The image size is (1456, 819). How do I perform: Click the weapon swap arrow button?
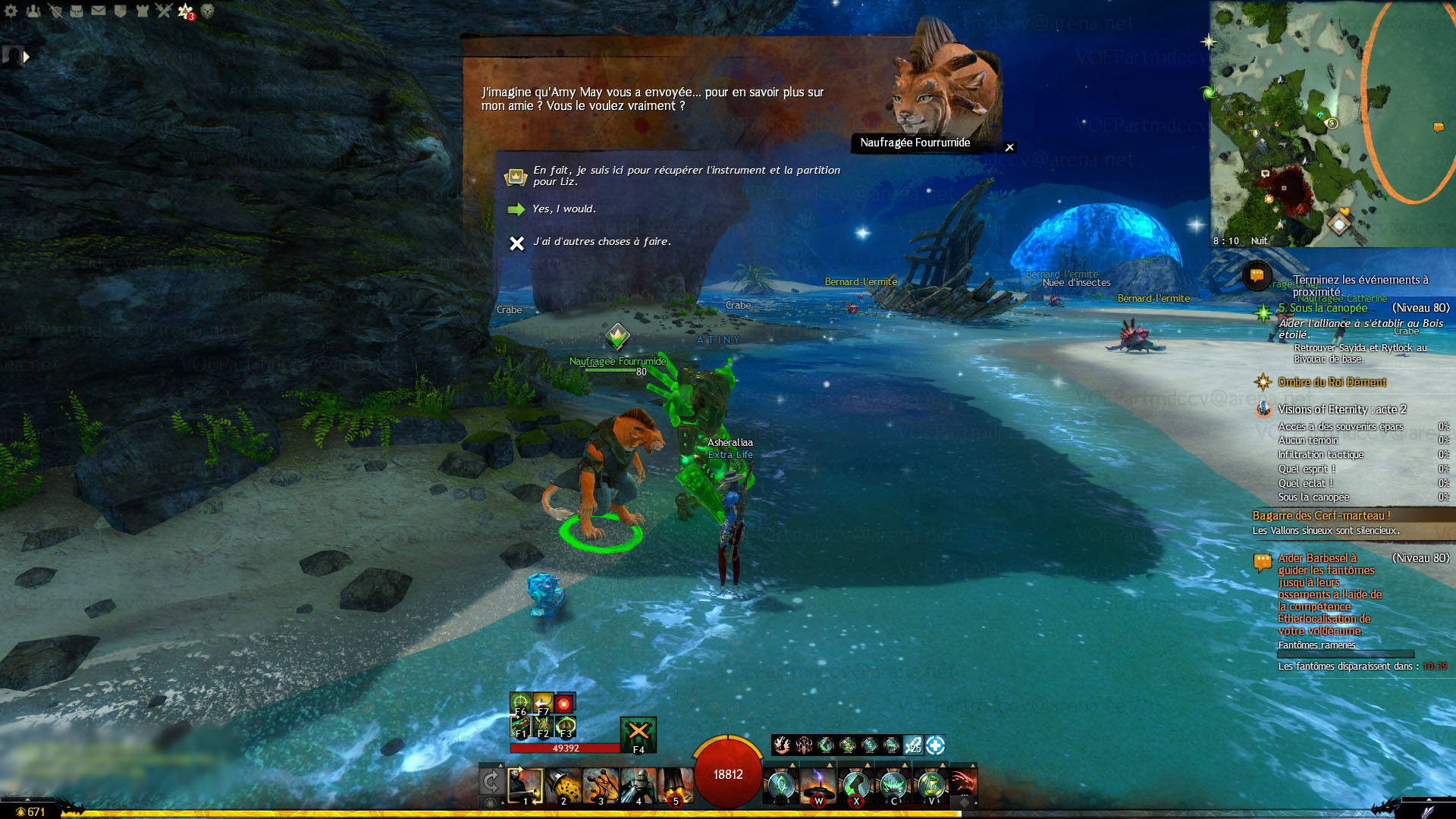pyautogui.click(x=491, y=783)
